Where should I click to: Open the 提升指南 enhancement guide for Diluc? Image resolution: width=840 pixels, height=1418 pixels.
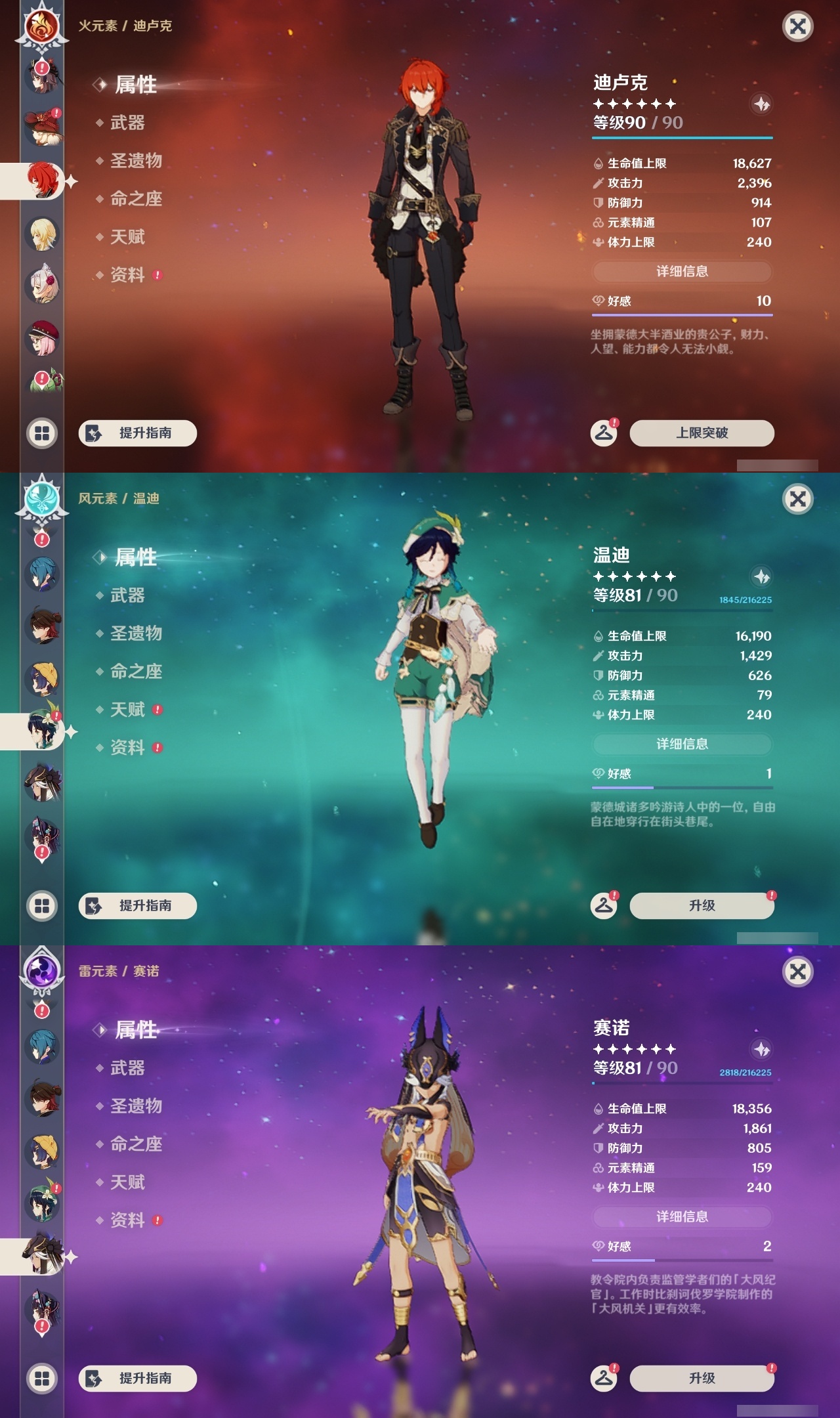click(137, 433)
